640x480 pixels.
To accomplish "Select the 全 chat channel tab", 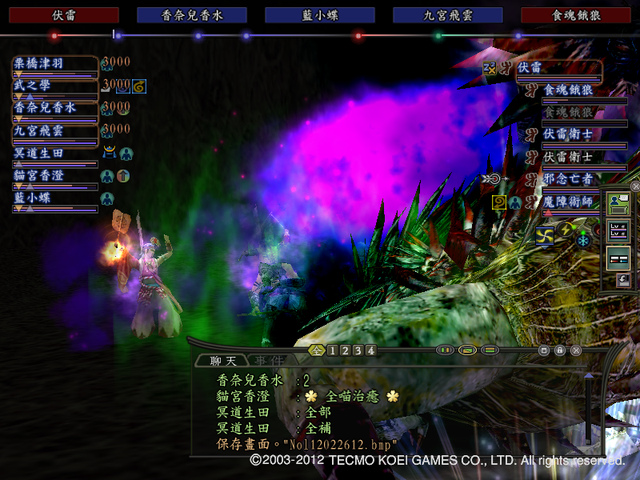I will coord(317,351).
